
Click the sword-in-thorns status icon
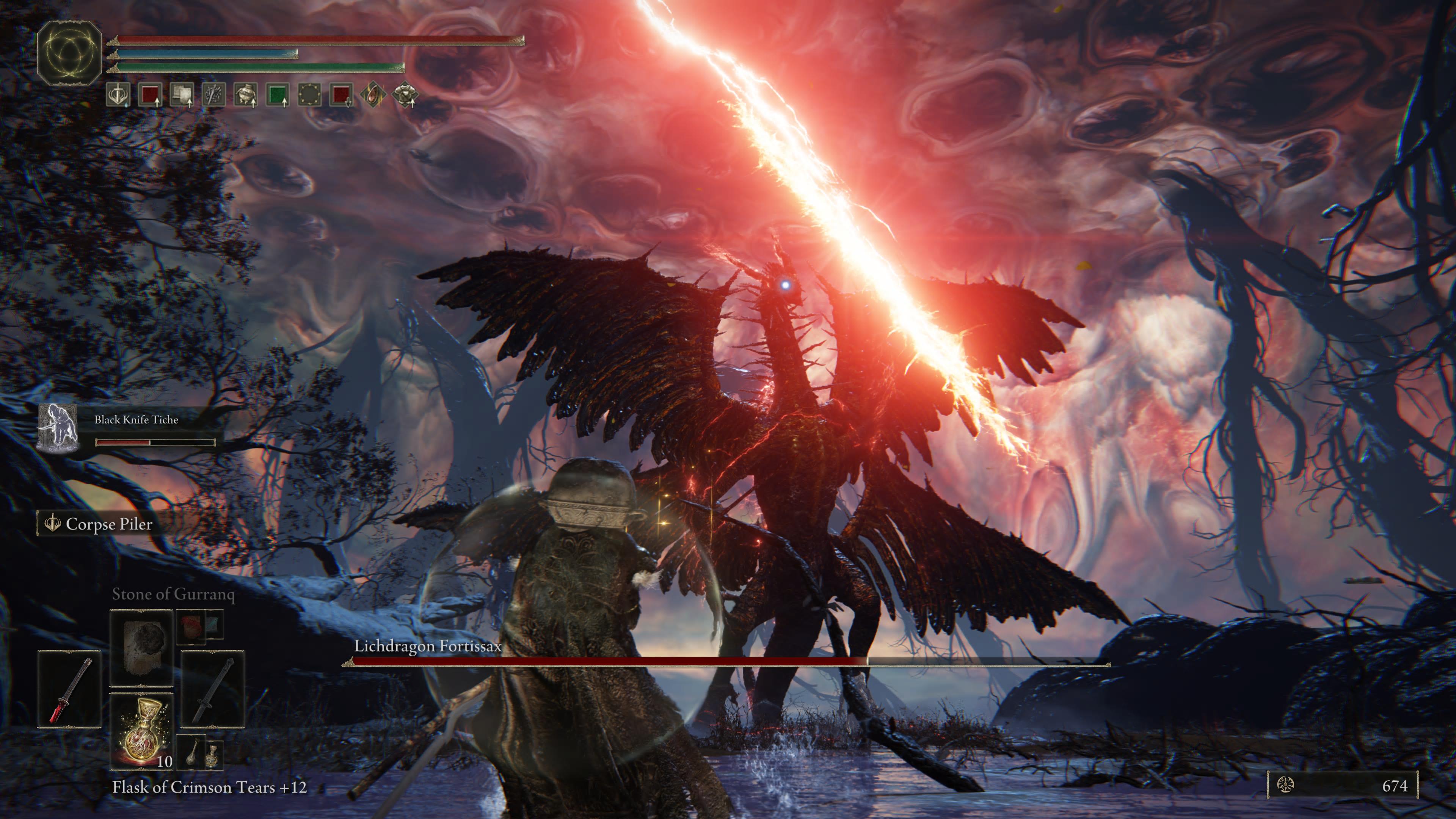213,95
